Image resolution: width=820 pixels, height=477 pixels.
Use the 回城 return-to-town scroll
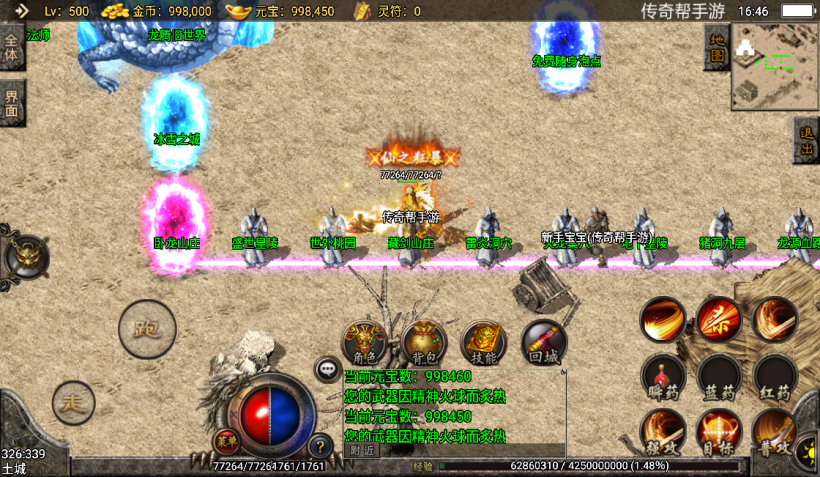543,343
